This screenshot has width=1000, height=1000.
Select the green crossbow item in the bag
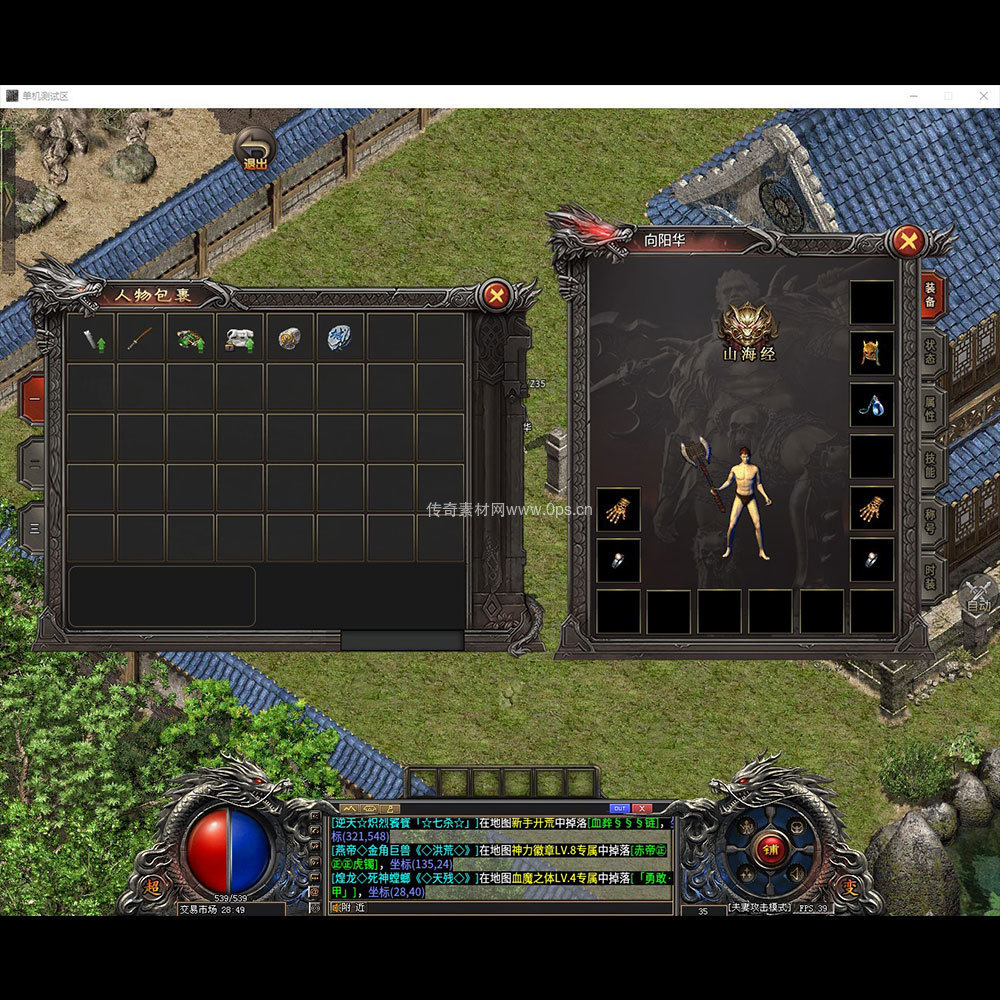click(x=190, y=338)
